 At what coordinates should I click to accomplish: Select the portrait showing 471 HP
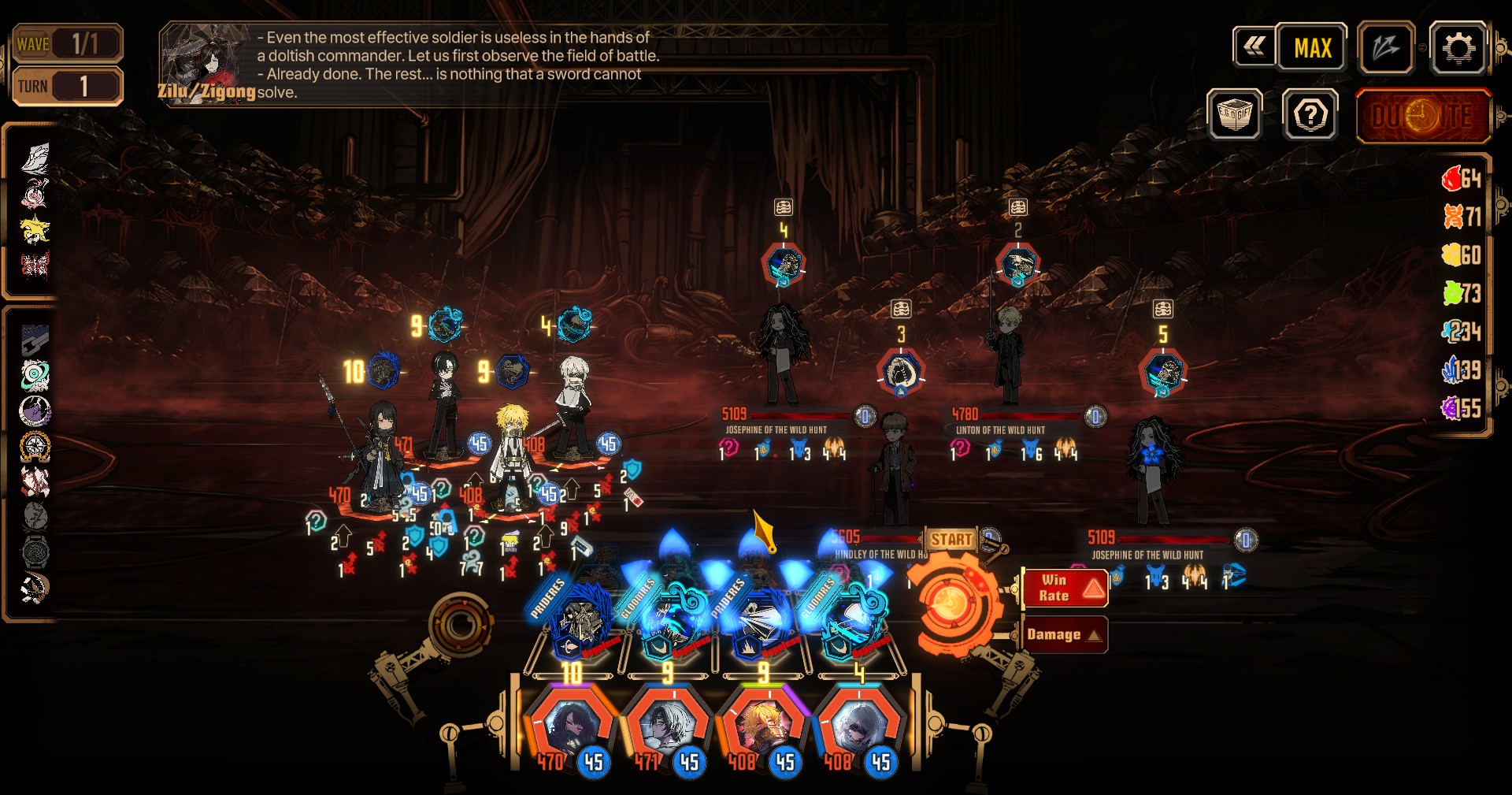668,726
